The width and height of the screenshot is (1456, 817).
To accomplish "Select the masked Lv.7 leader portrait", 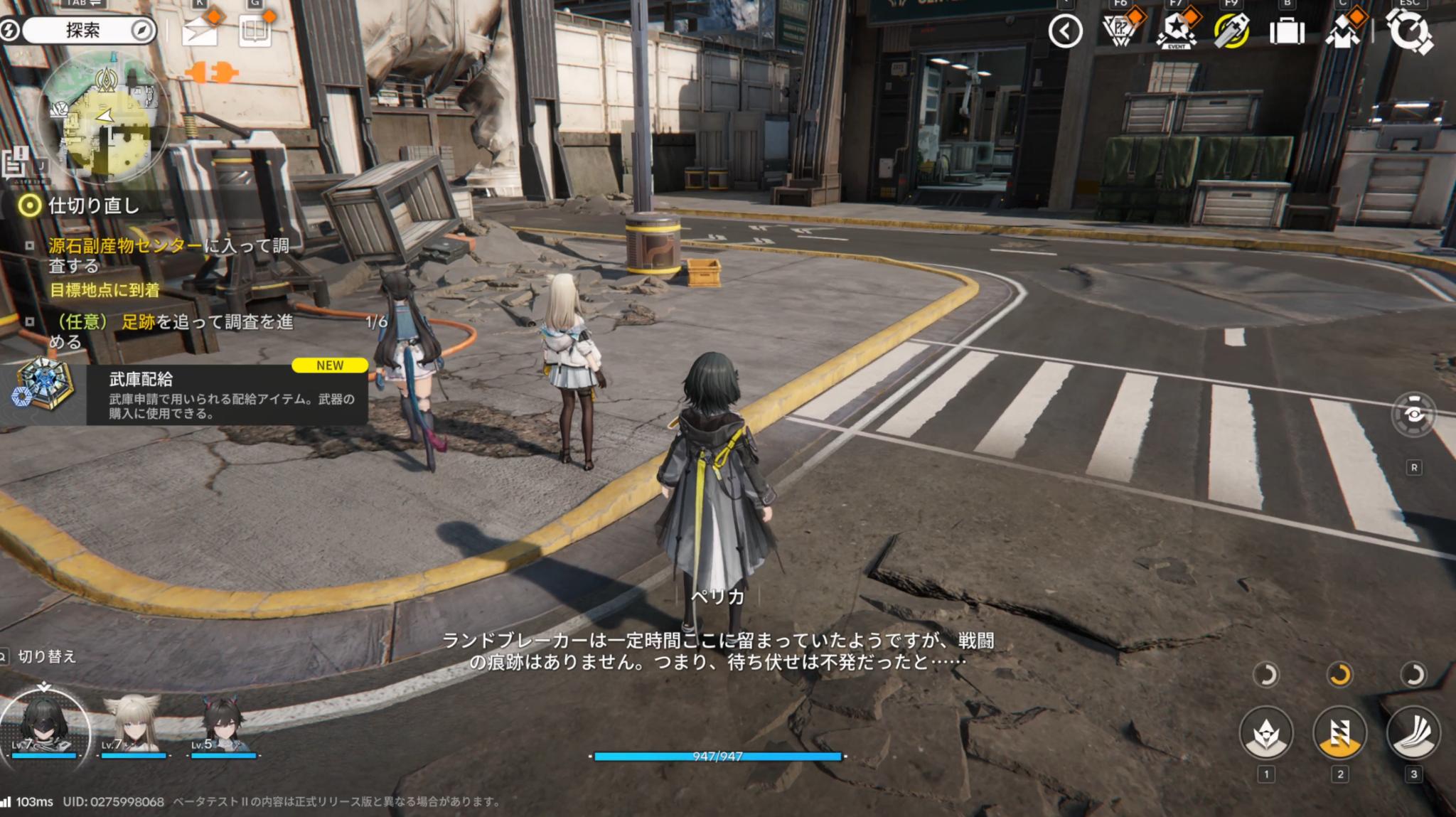I will (x=44, y=724).
